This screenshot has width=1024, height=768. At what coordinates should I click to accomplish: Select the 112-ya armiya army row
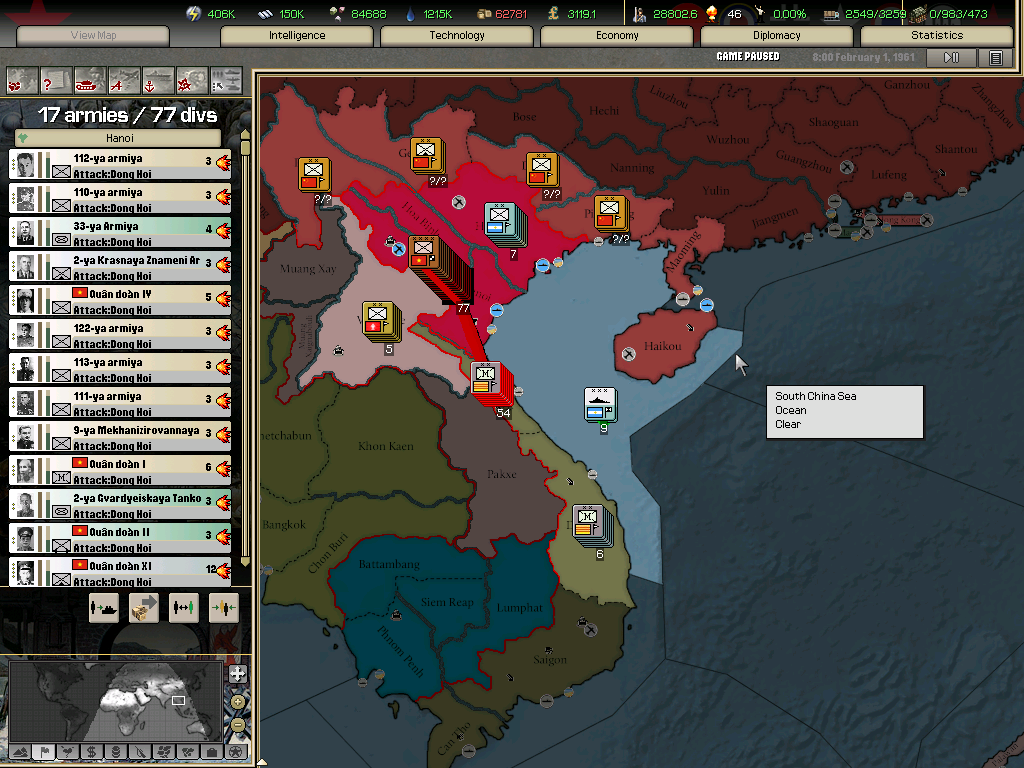pyautogui.click(x=120, y=164)
